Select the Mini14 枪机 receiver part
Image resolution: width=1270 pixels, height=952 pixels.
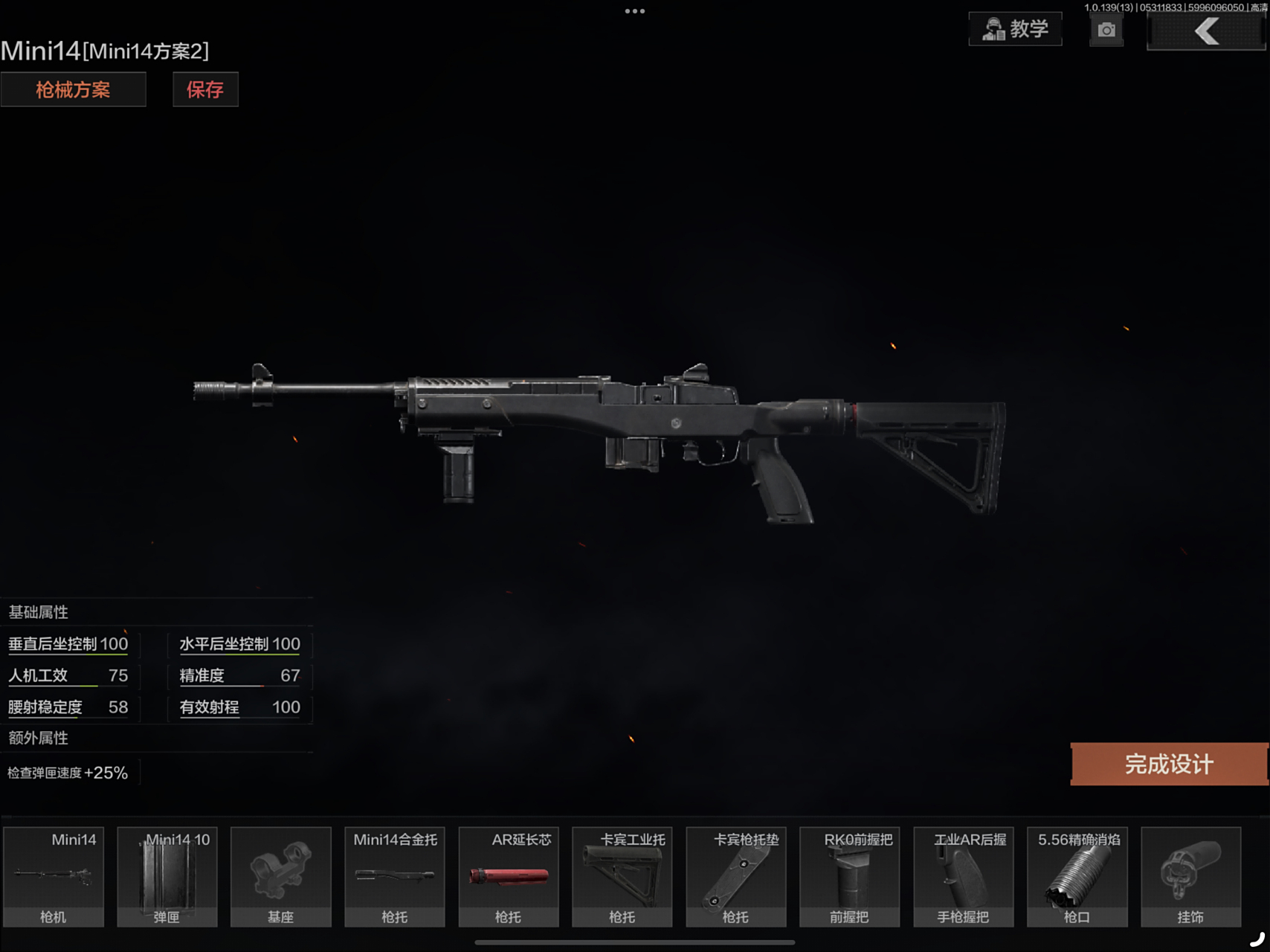pos(53,876)
